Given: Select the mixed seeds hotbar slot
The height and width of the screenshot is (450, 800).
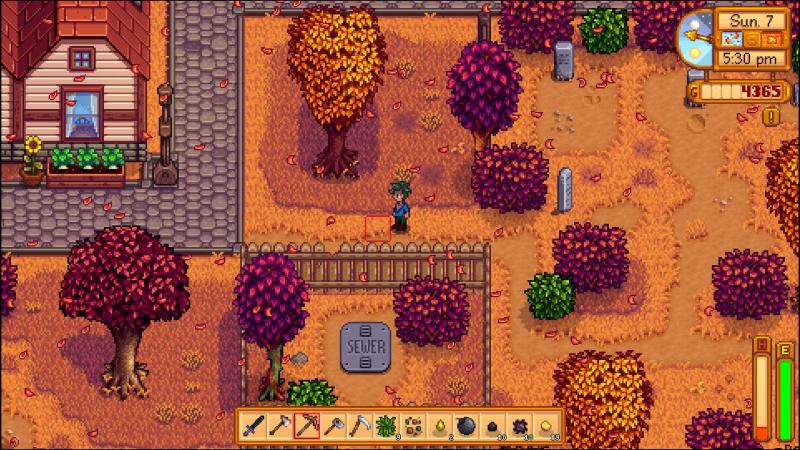Looking at the screenshot, I should [x=413, y=425].
